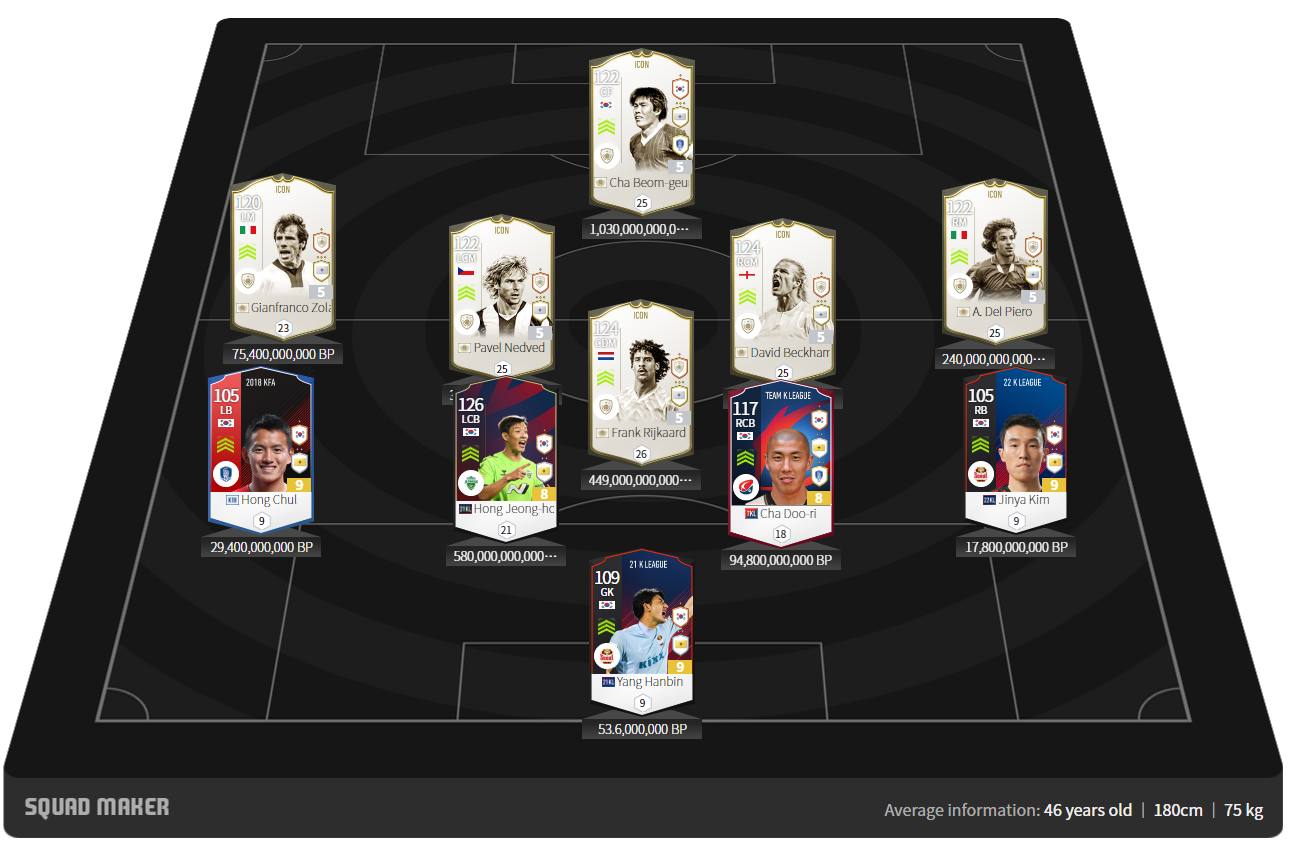The image size is (1289, 844).
Task: Select the David Beckham player card
Action: pyautogui.click(x=782, y=295)
